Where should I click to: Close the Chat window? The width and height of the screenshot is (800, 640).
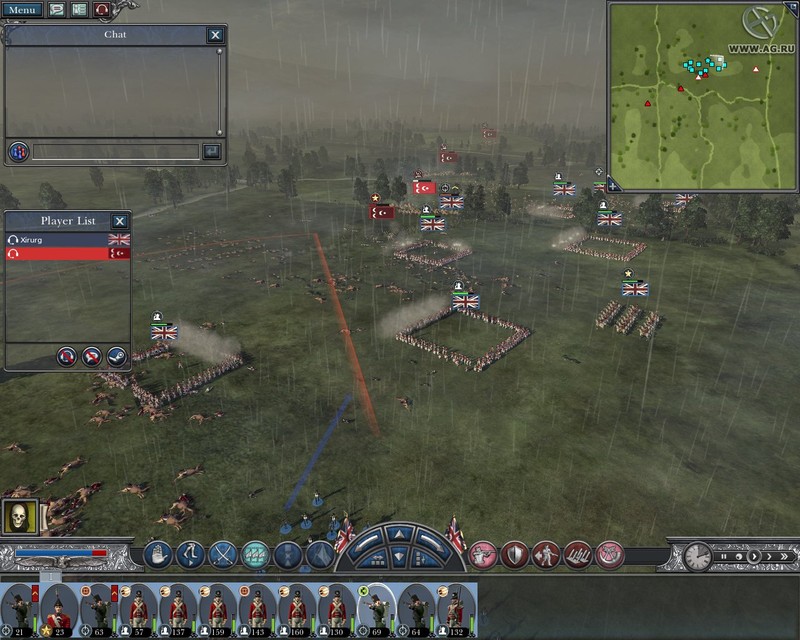[x=215, y=35]
